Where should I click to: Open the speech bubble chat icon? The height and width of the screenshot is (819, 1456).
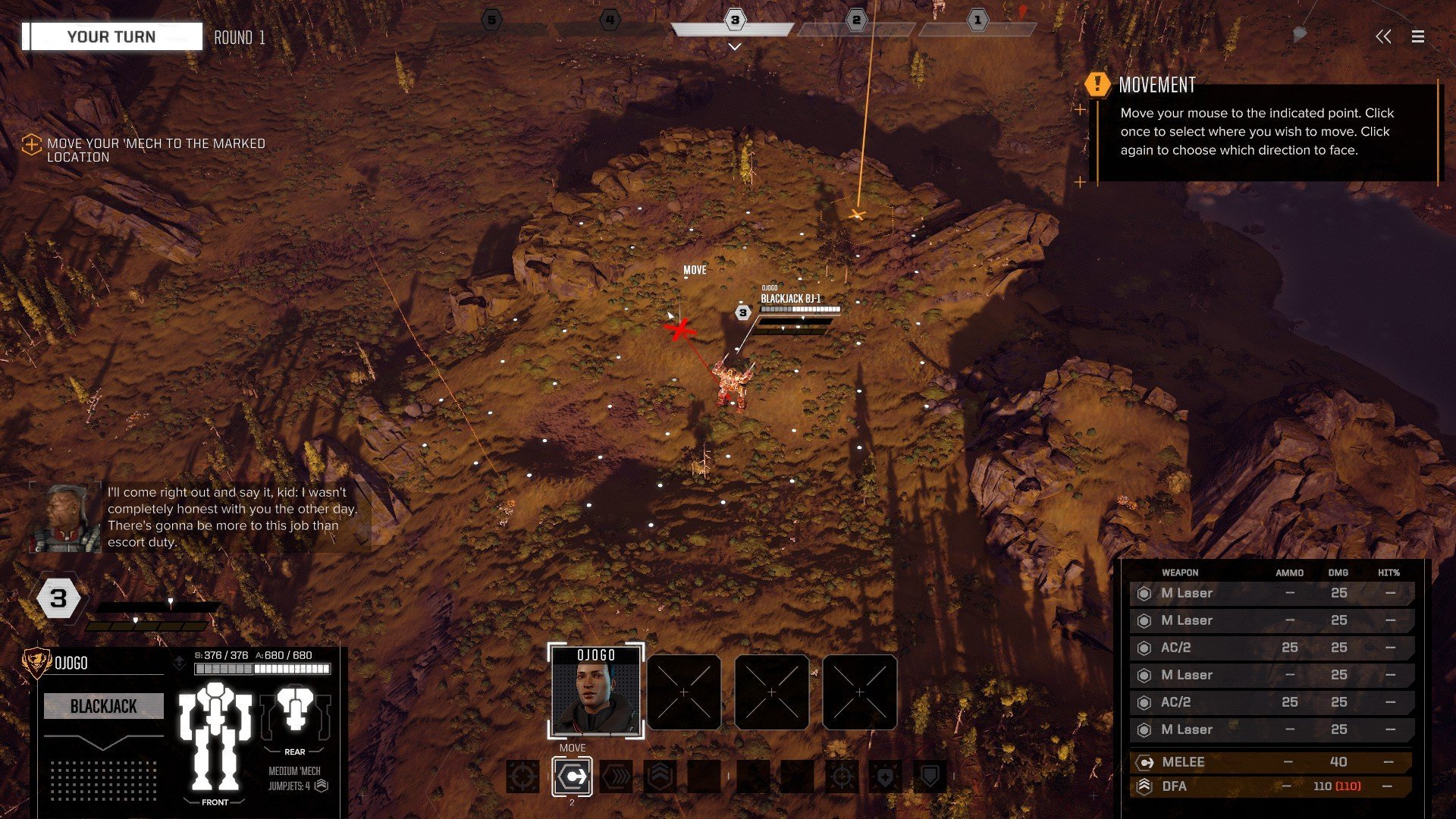point(1300,36)
